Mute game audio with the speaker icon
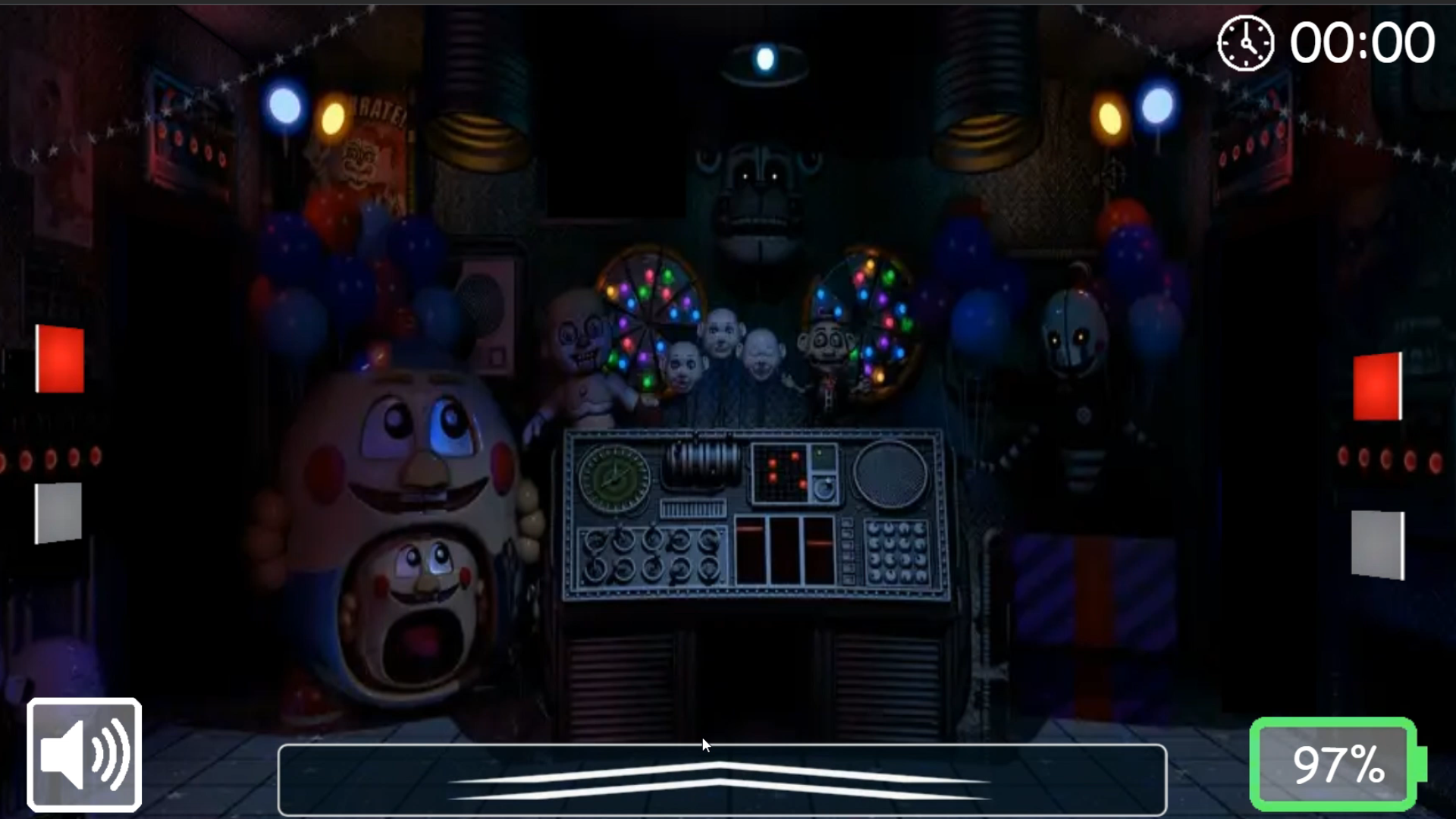Viewport: 1456px width, 819px height. click(x=83, y=753)
